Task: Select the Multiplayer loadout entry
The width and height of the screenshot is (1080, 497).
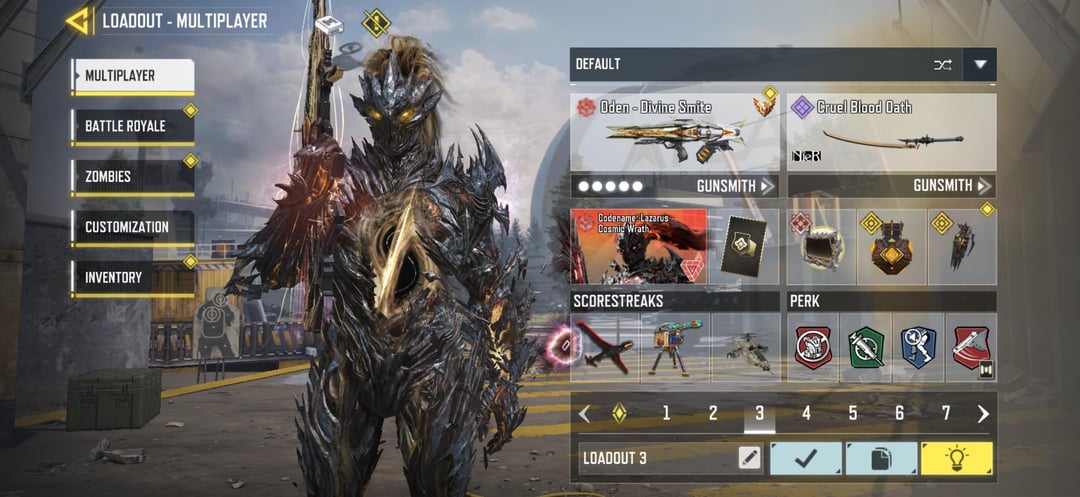Action: coord(132,76)
